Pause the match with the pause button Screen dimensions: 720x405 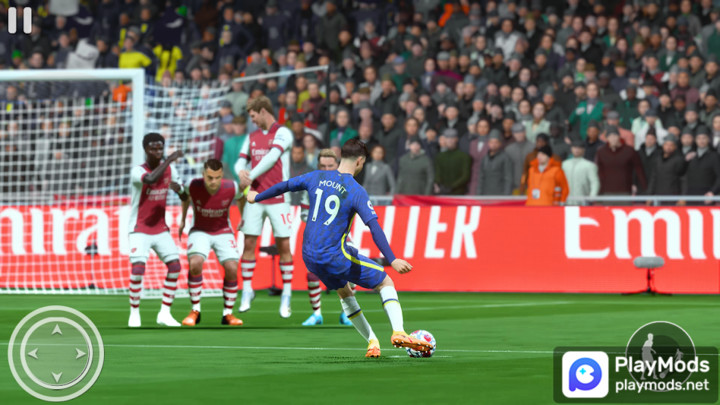click(19, 20)
